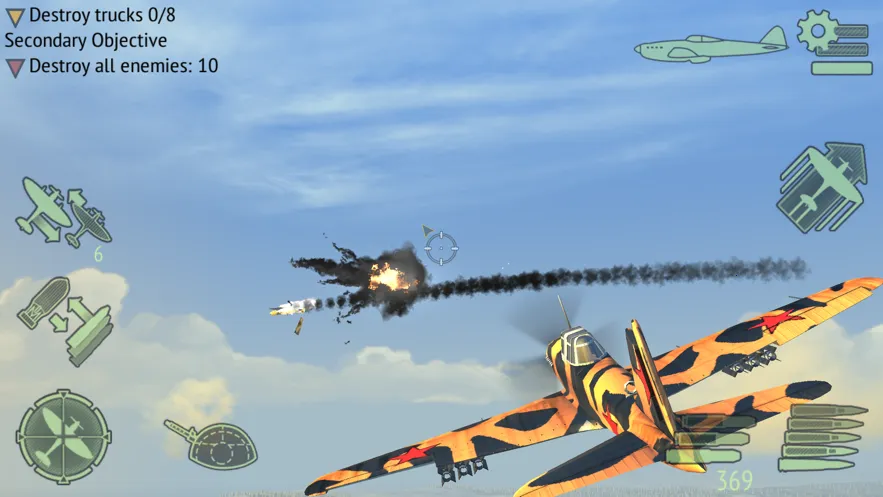Viewport: 883px width, 497px height.
Task: Fire the cannons with three-shell icon
Action: point(714,438)
